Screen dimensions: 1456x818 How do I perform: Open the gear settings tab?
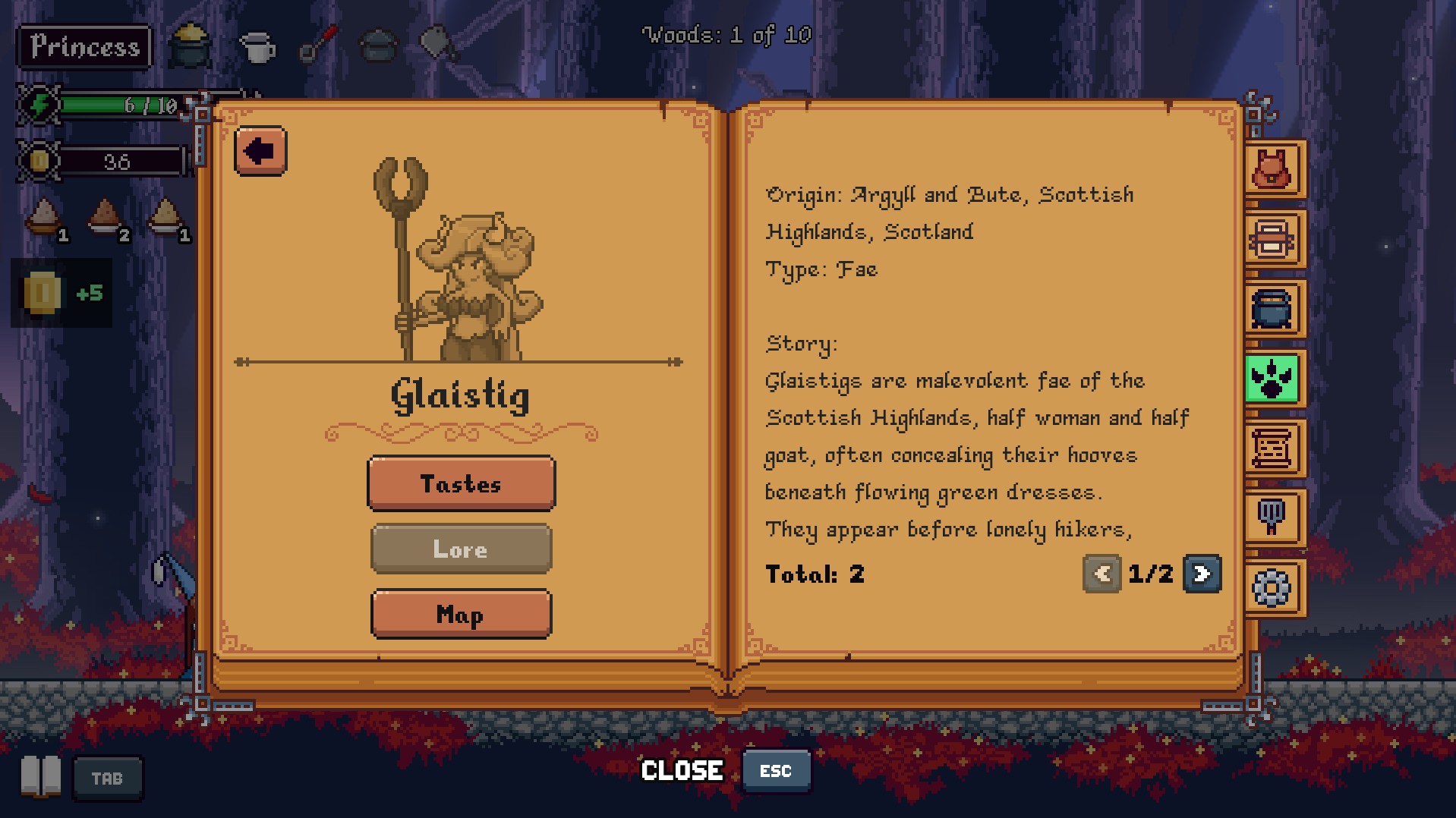(1273, 587)
